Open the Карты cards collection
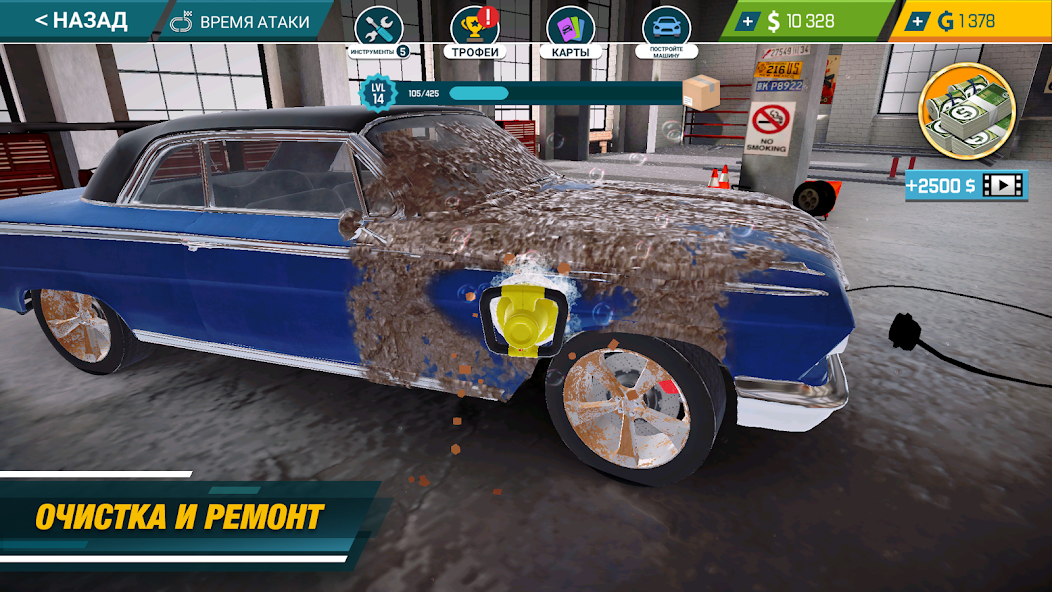1052x592 pixels. click(x=570, y=29)
